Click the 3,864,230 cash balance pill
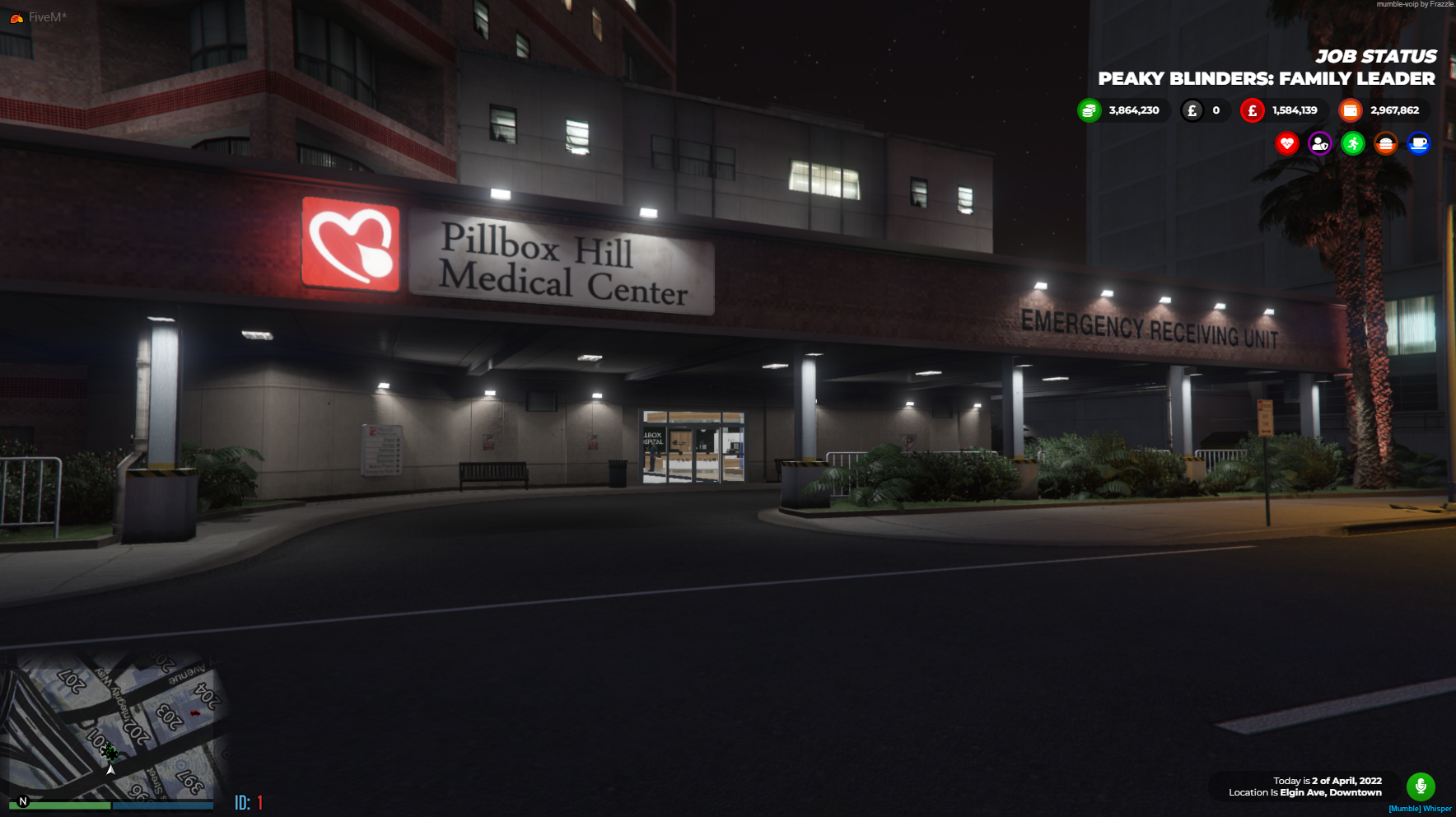This screenshot has width=1456, height=817. coord(1134,110)
